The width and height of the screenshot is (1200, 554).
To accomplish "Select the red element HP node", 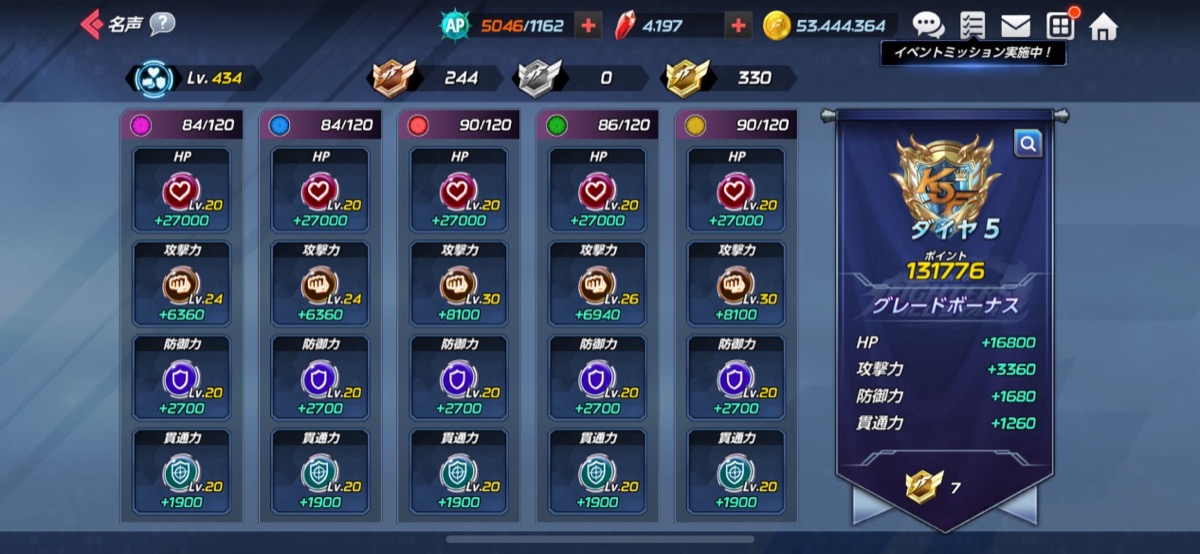I will point(459,191).
